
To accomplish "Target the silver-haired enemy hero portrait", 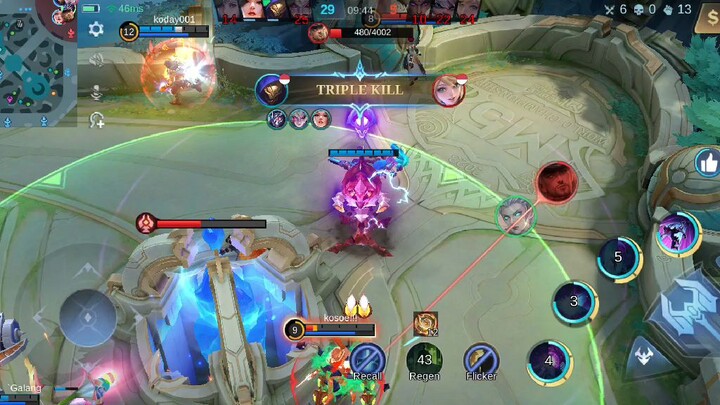I will [516, 214].
